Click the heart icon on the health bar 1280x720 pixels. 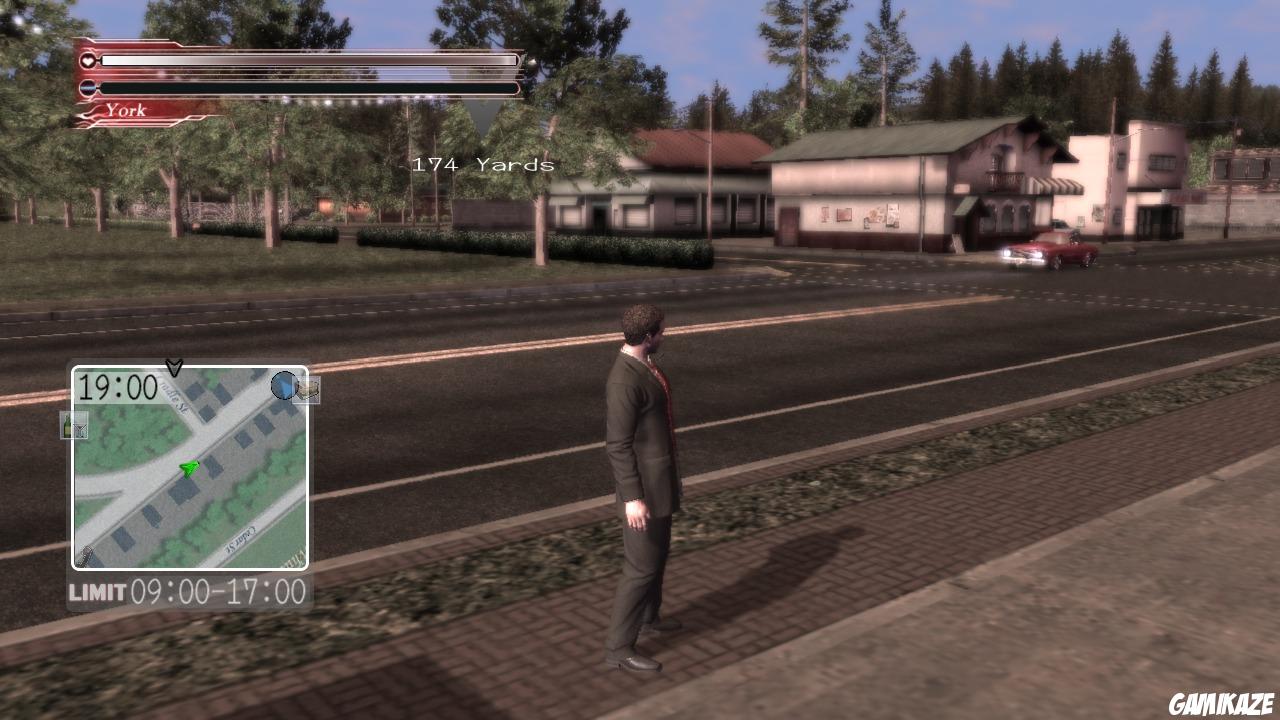click(88, 61)
